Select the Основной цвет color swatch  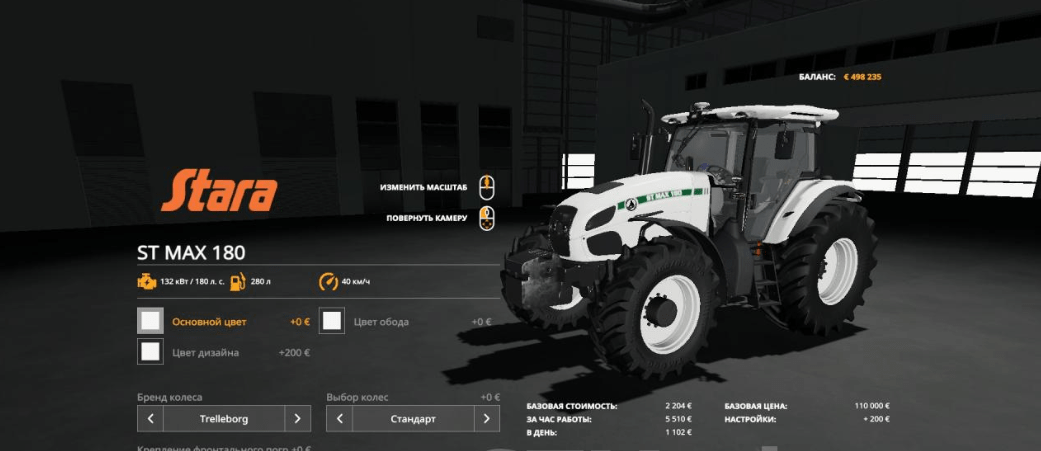(150, 321)
